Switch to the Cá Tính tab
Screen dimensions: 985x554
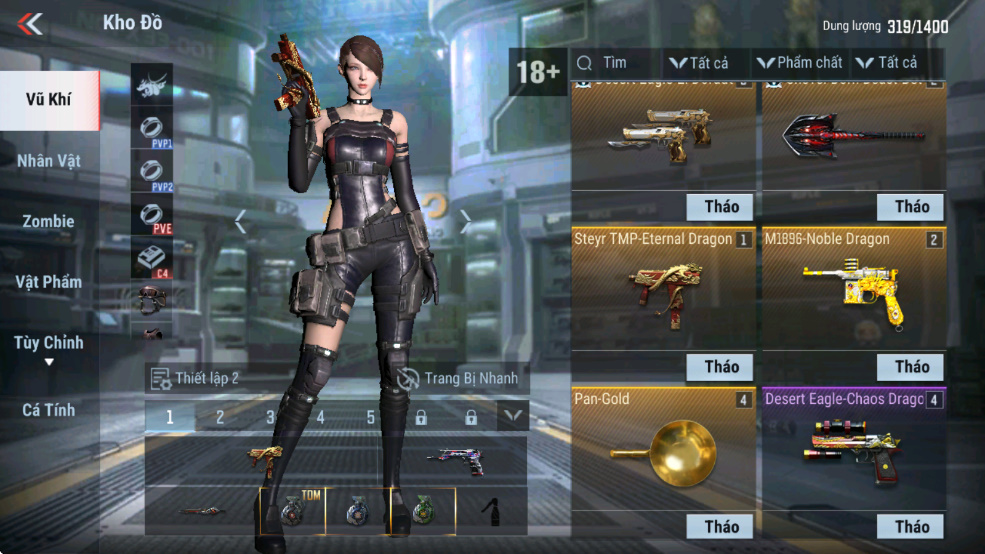[x=48, y=409]
